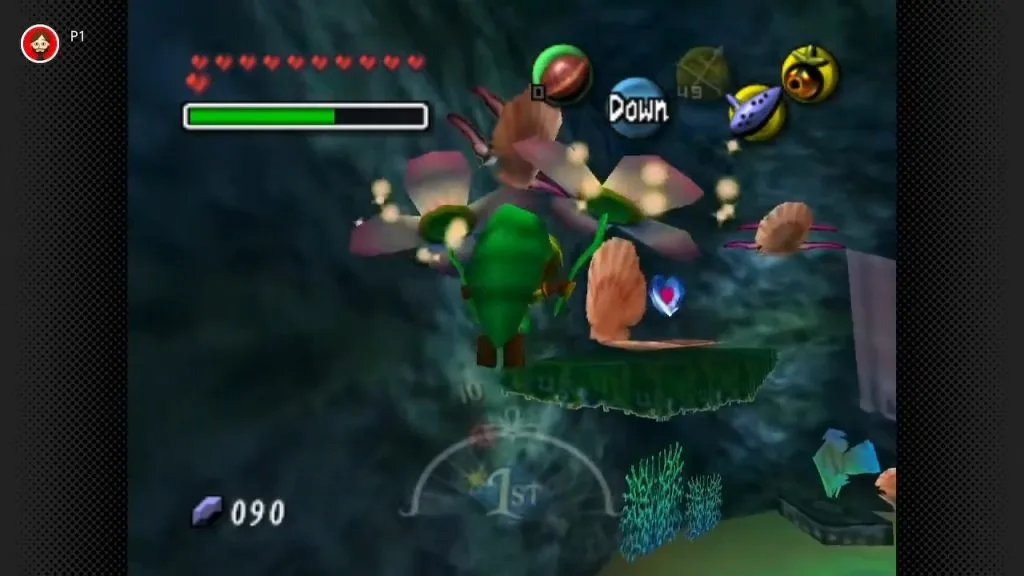Play the Ocarina of Time item

(x=756, y=112)
